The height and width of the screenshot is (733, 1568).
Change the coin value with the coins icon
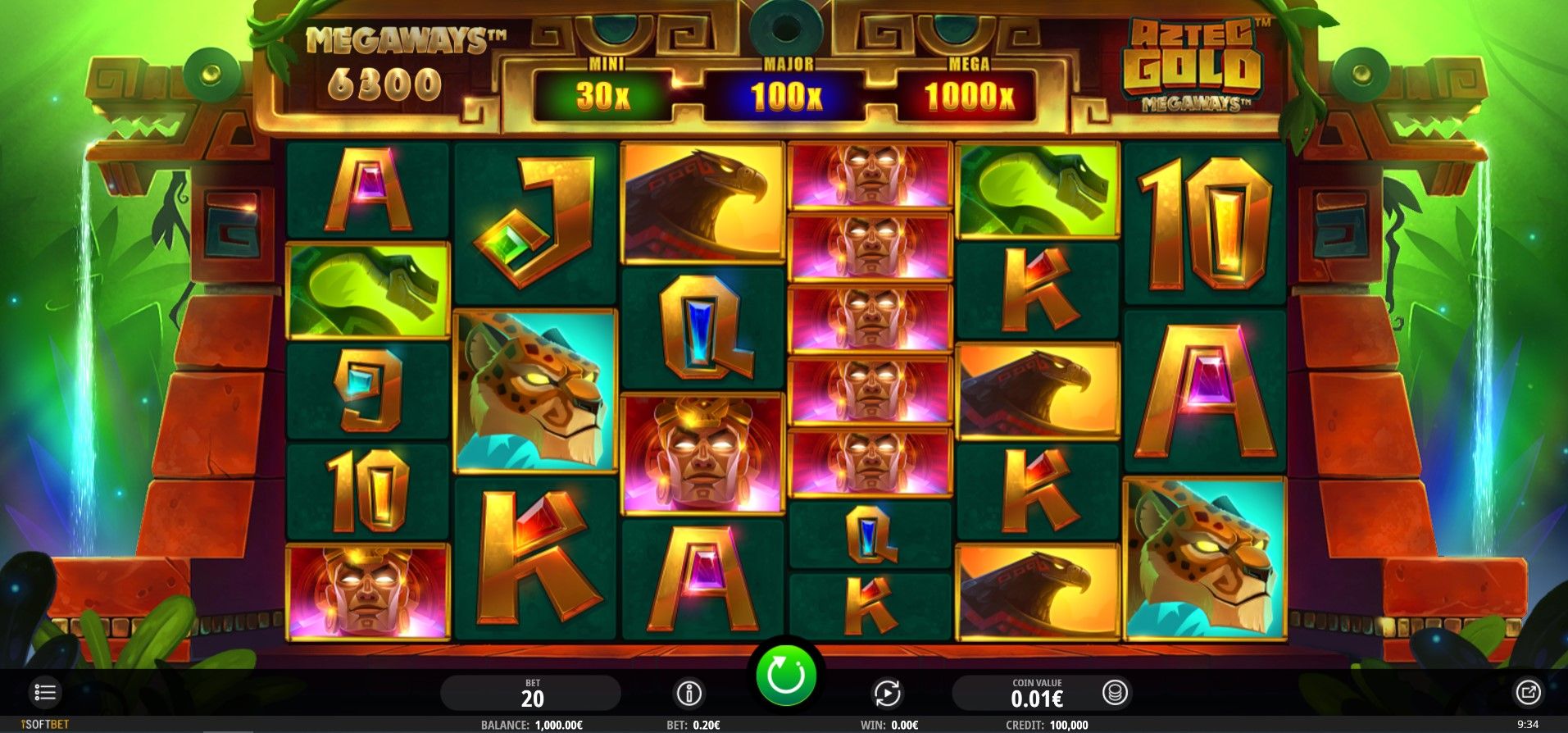pyautogui.click(x=1115, y=693)
